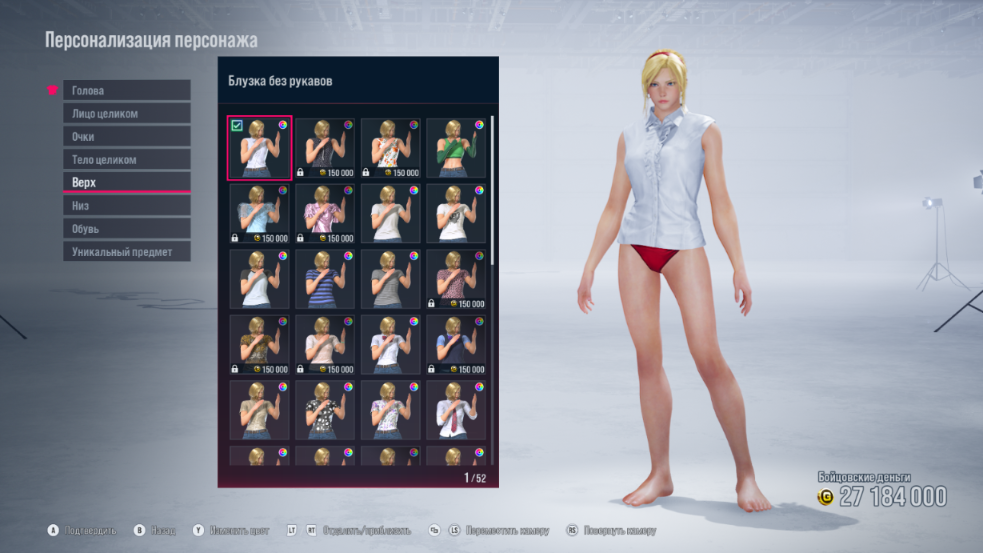Open Тело целиком options
Image resolution: width=983 pixels, height=553 pixels.
(126, 159)
